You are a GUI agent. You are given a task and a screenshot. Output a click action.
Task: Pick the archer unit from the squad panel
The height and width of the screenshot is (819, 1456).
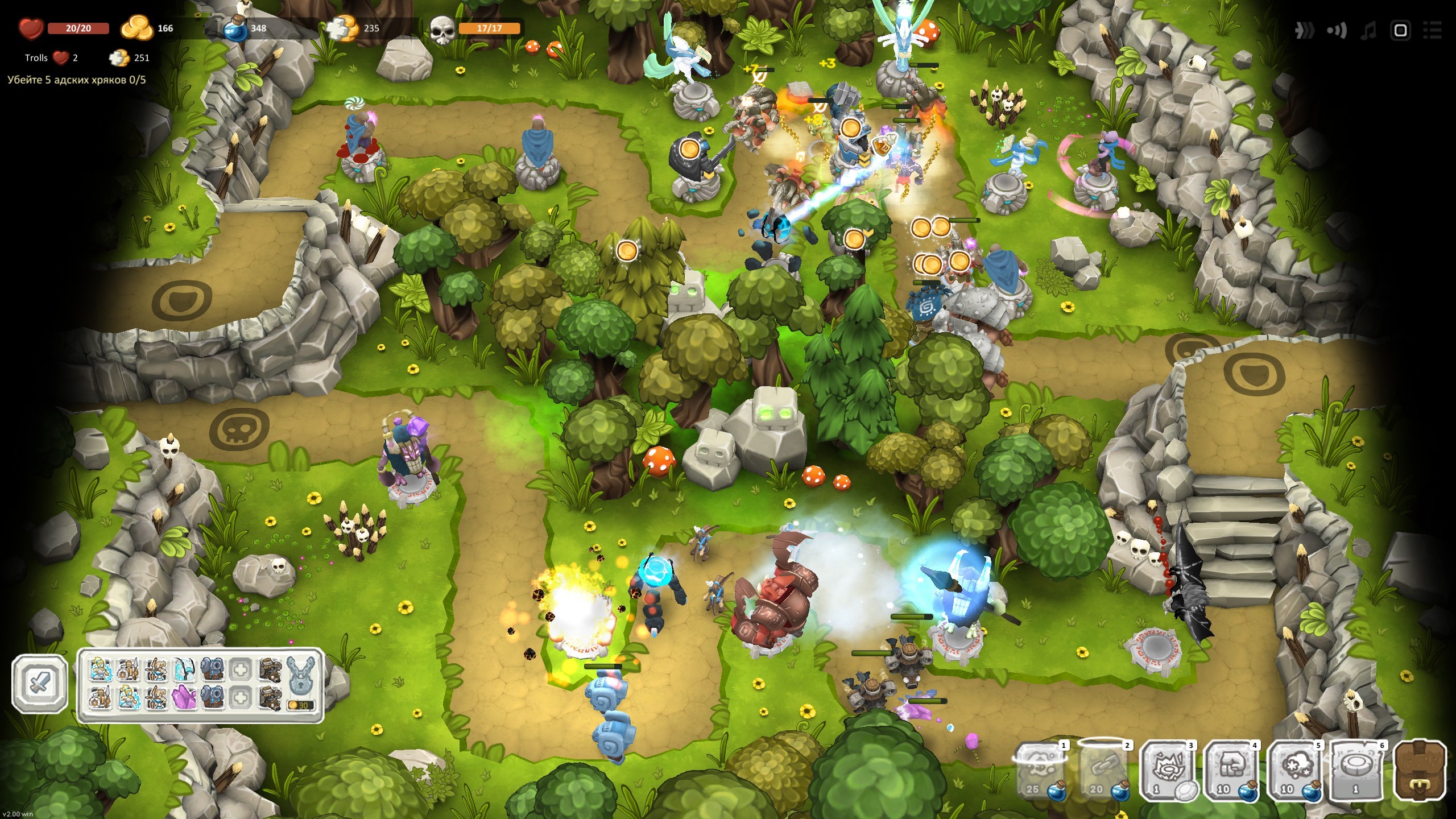tap(156, 670)
